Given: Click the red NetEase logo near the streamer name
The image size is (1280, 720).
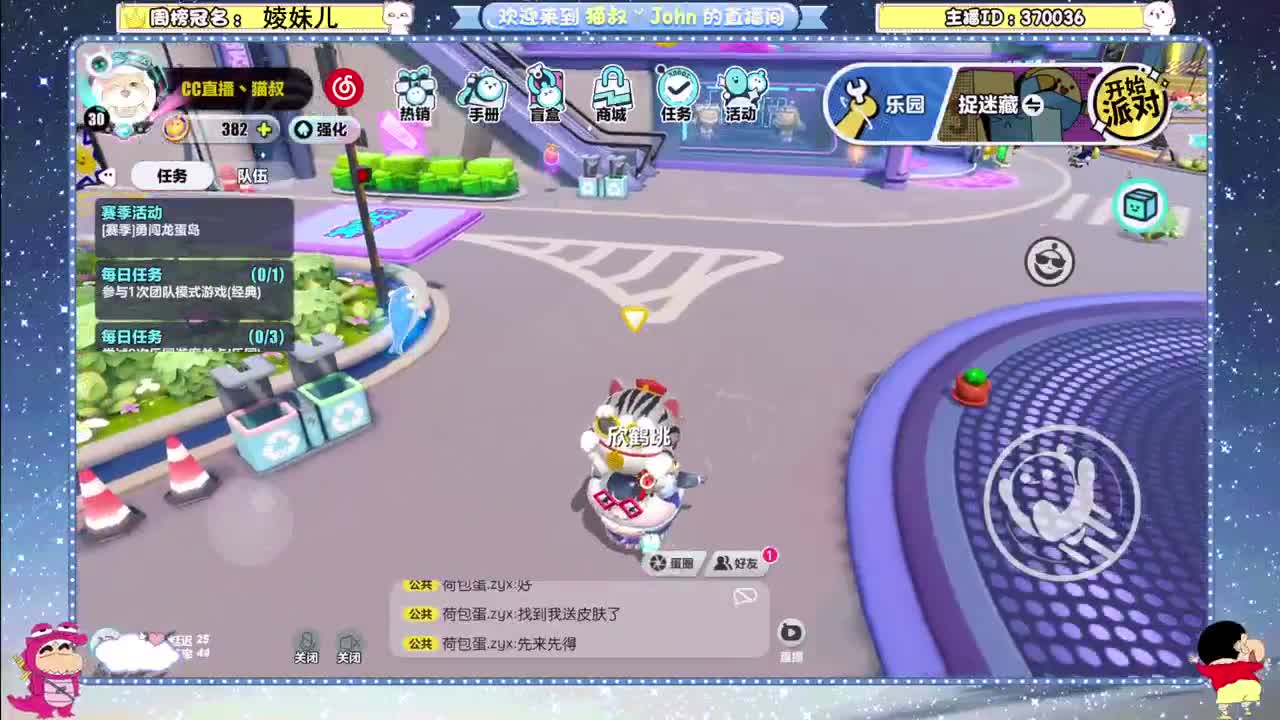Looking at the screenshot, I should point(345,88).
